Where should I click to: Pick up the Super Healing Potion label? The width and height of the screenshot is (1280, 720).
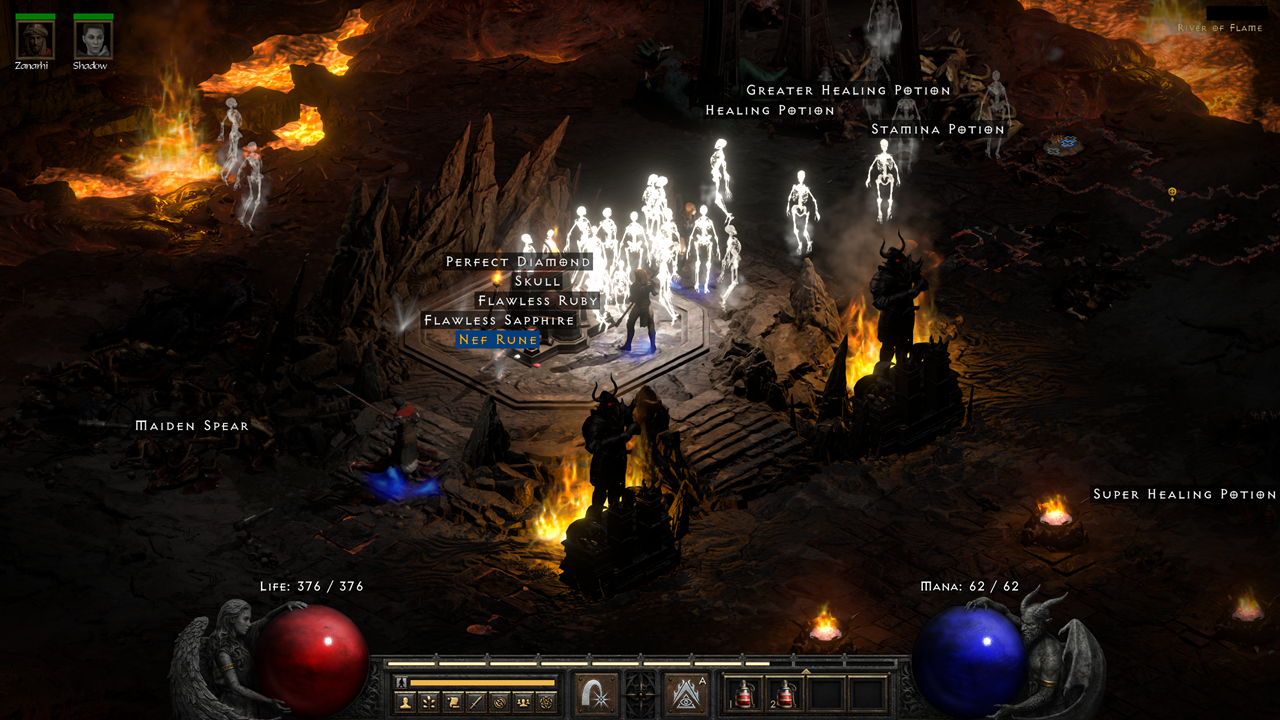pos(1184,494)
